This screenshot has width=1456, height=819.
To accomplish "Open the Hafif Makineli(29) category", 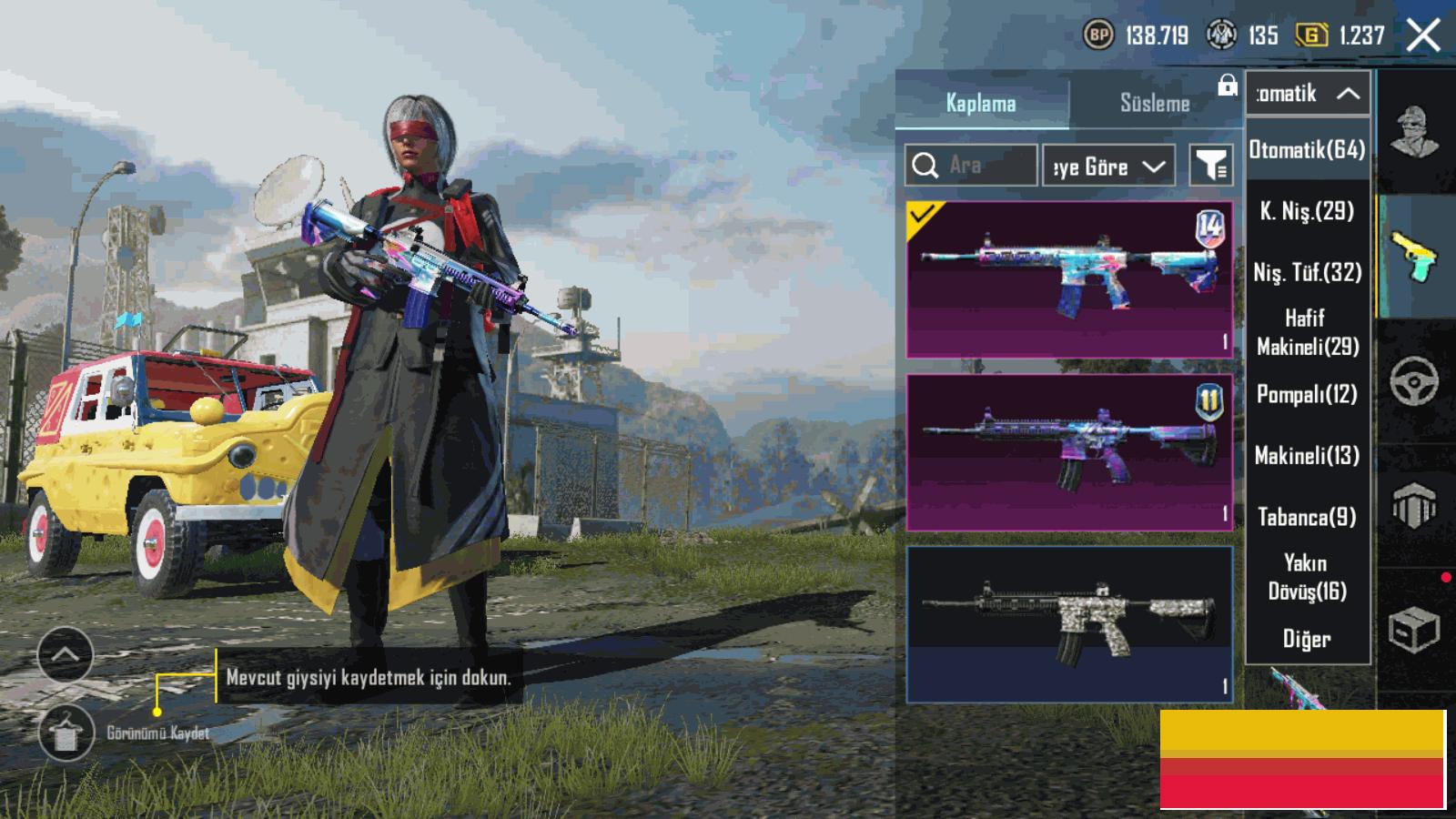I will tap(1308, 332).
